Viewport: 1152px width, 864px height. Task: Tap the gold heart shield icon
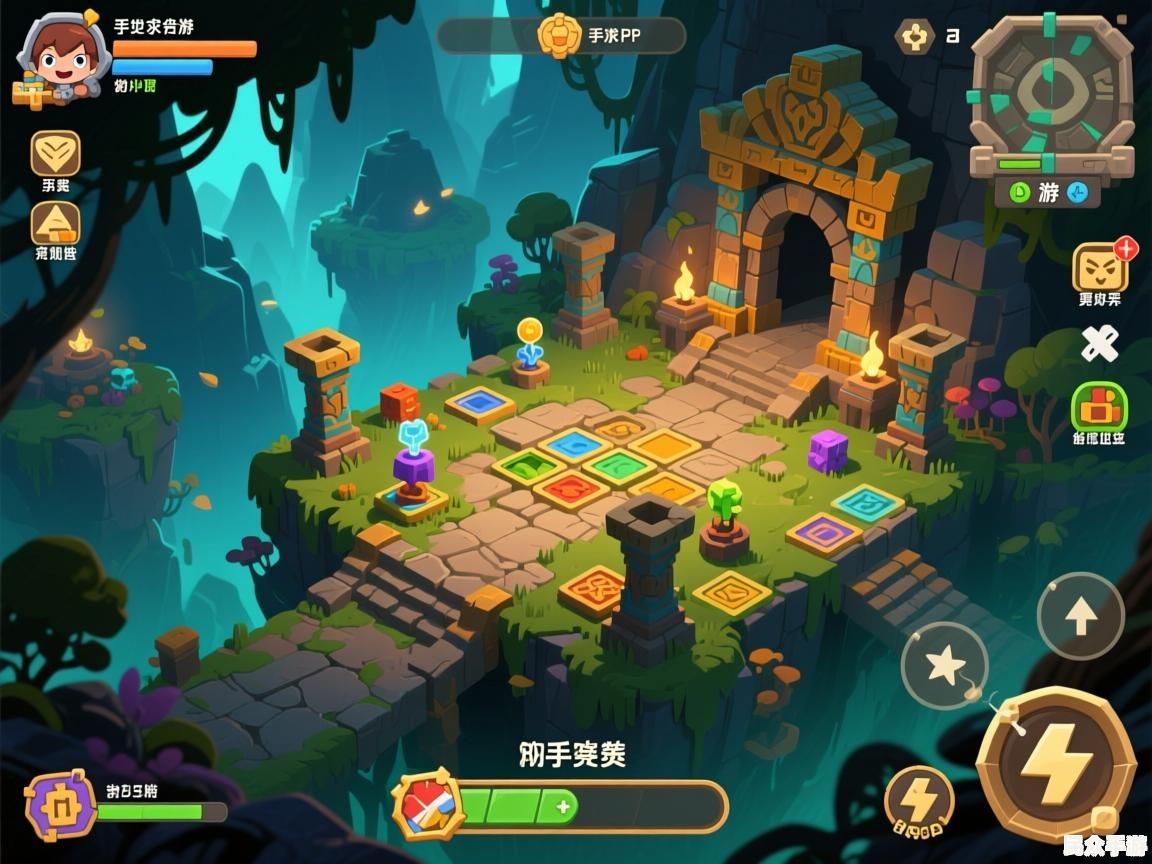click(x=55, y=154)
